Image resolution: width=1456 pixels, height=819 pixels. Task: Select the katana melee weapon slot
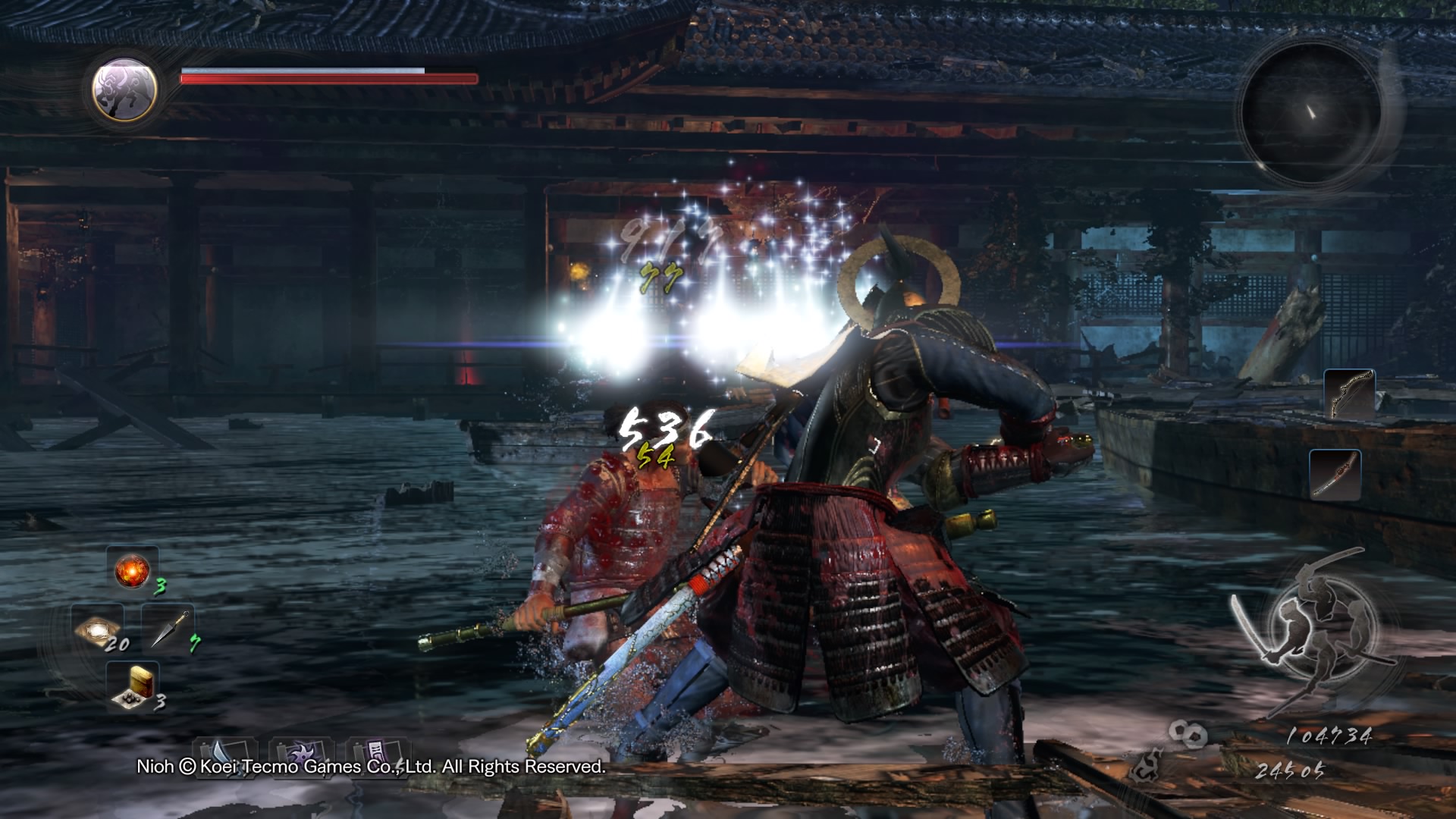(1335, 475)
